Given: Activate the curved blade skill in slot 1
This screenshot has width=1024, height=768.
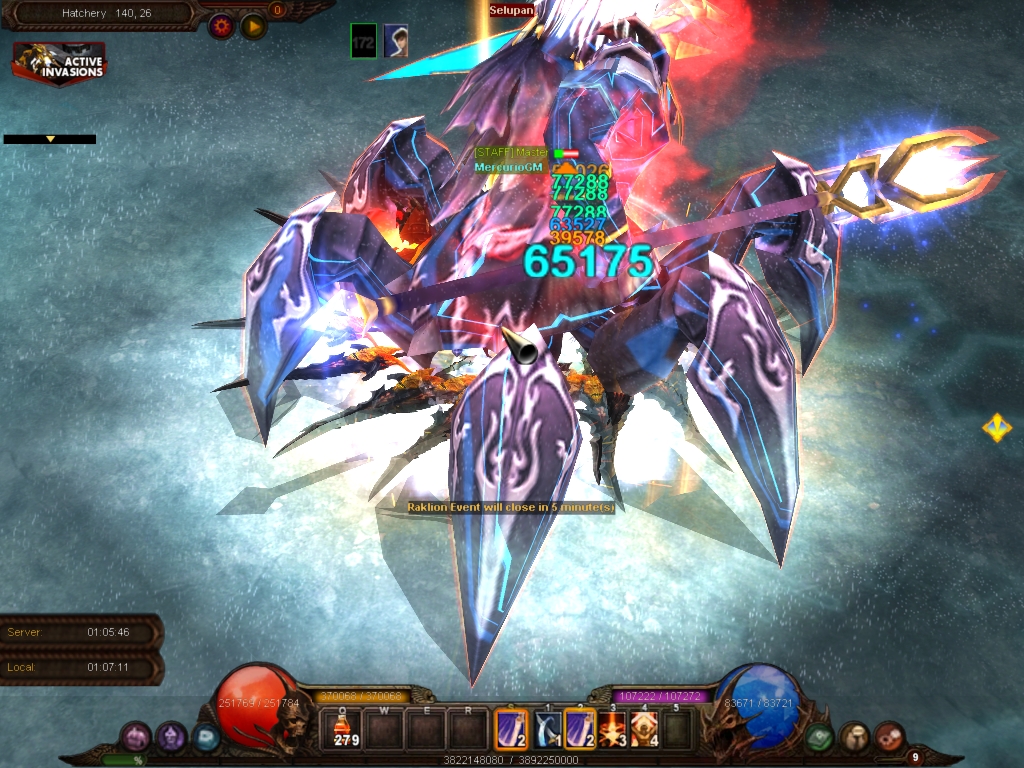Looking at the screenshot, I should pyautogui.click(x=547, y=728).
